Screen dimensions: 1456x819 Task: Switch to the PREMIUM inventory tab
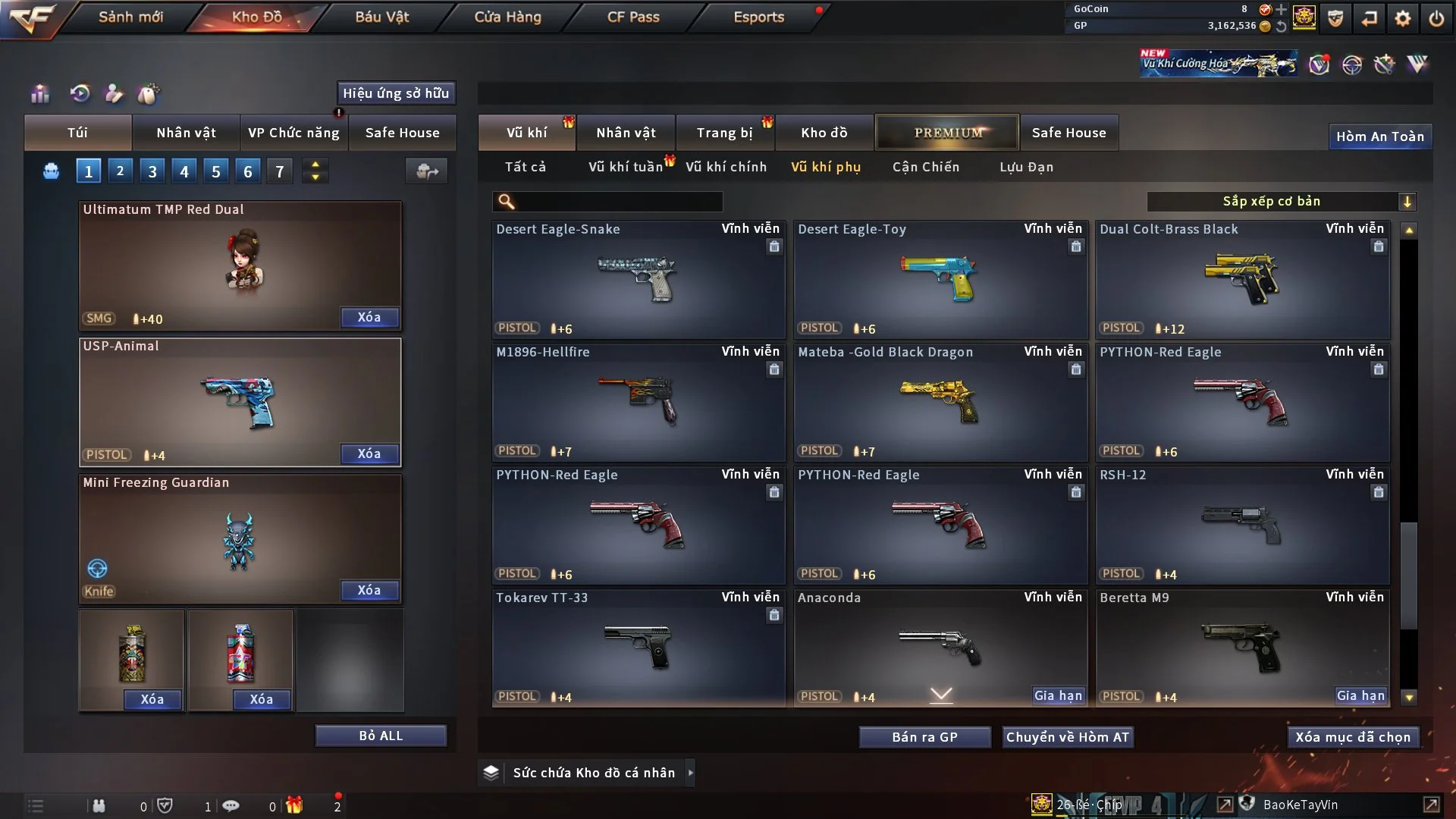(x=947, y=133)
